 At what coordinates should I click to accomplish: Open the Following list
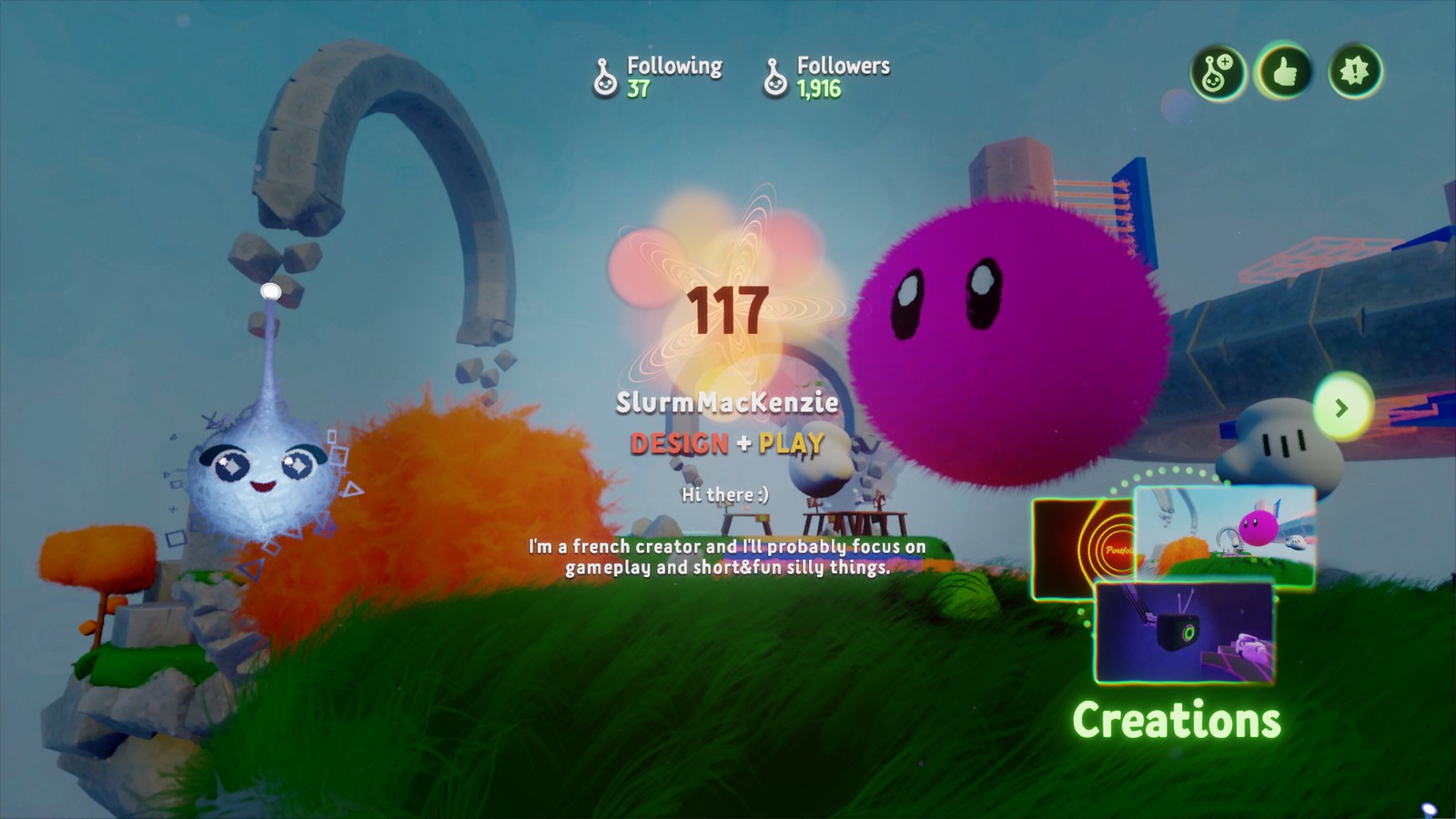pyautogui.click(x=657, y=76)
